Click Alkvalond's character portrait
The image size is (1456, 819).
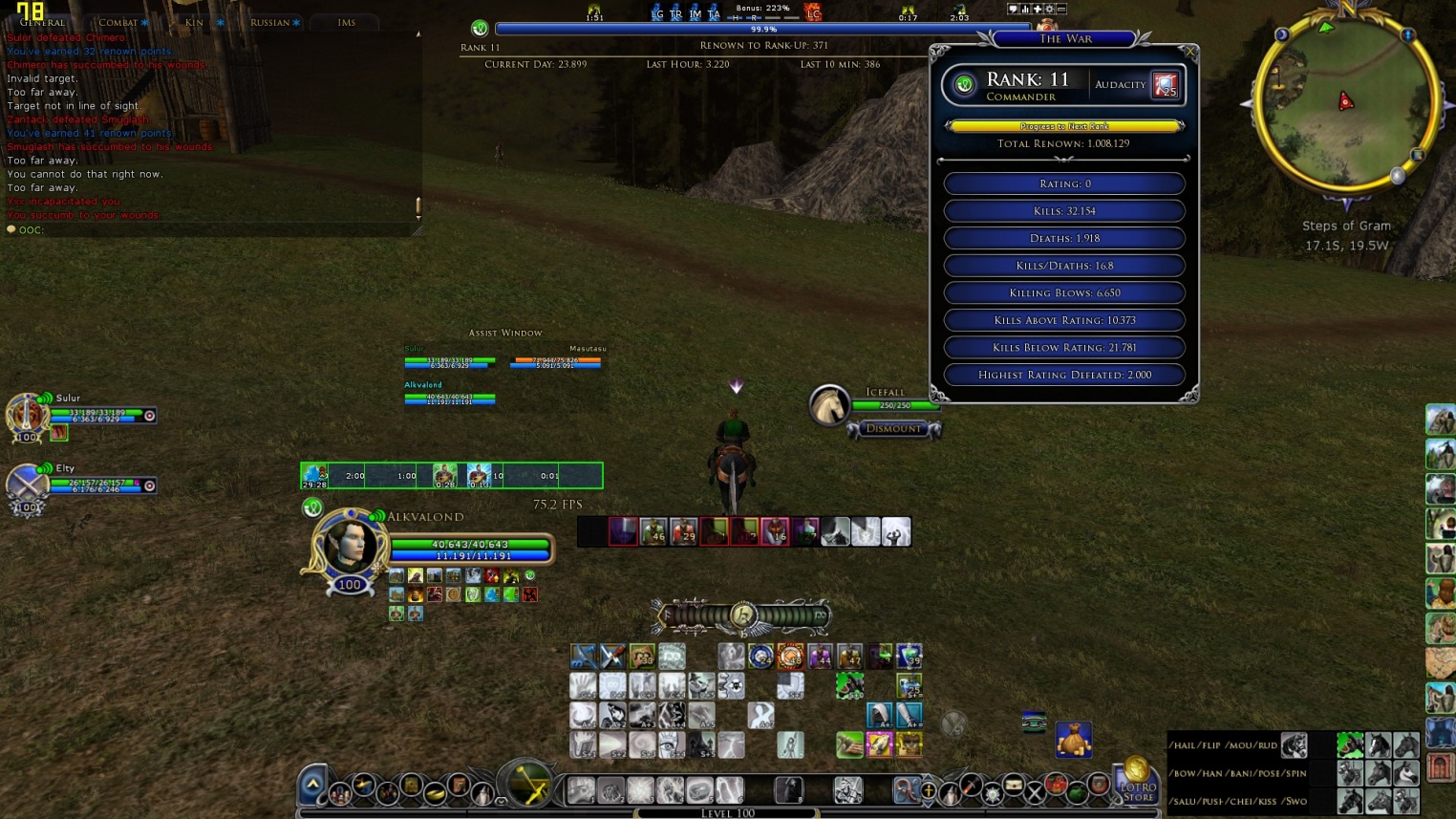coord(350,545)
